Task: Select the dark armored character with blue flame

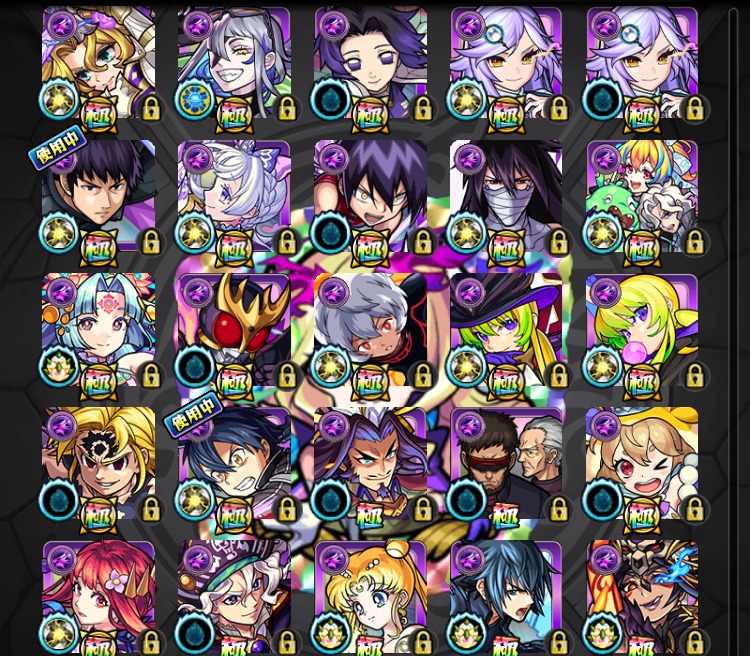Action: tap(642, 595)
